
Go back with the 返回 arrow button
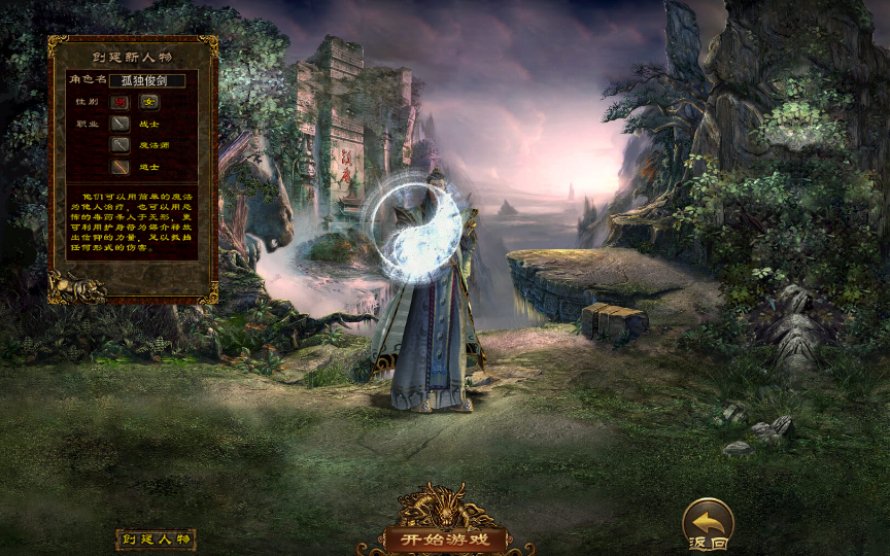tap(708, 523)
